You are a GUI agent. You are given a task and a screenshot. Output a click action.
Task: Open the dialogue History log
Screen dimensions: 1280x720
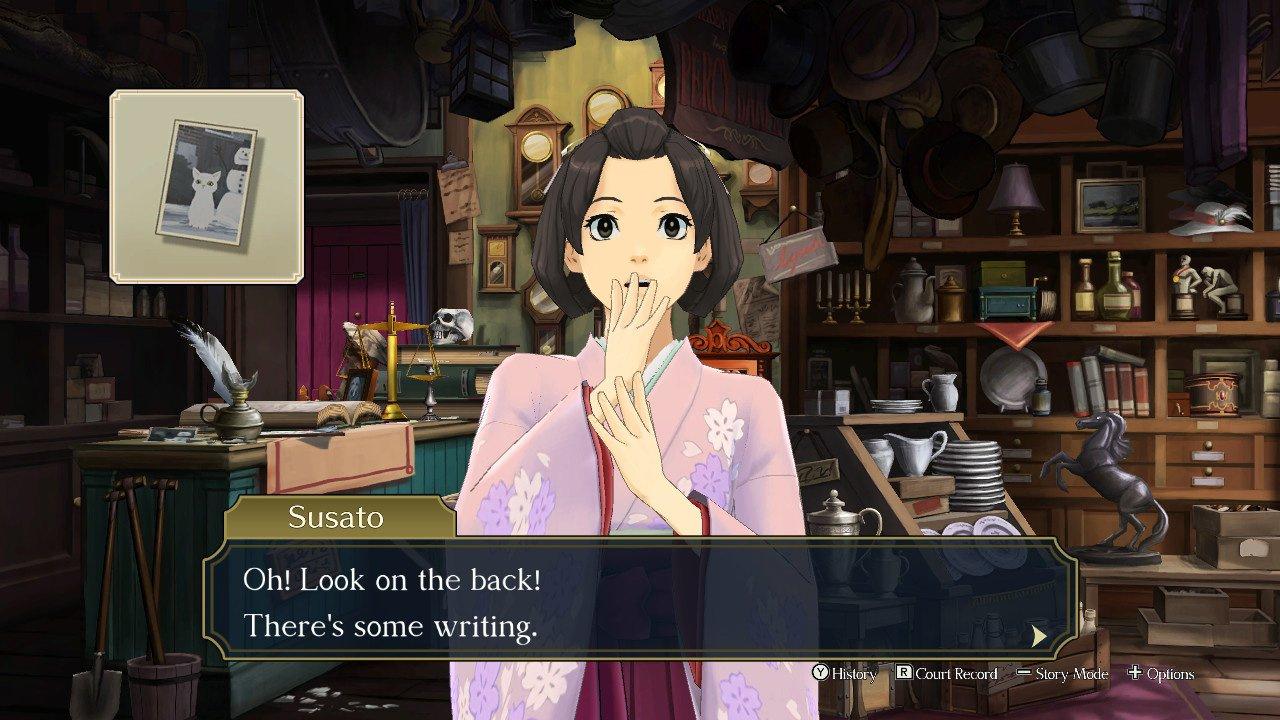845,674
